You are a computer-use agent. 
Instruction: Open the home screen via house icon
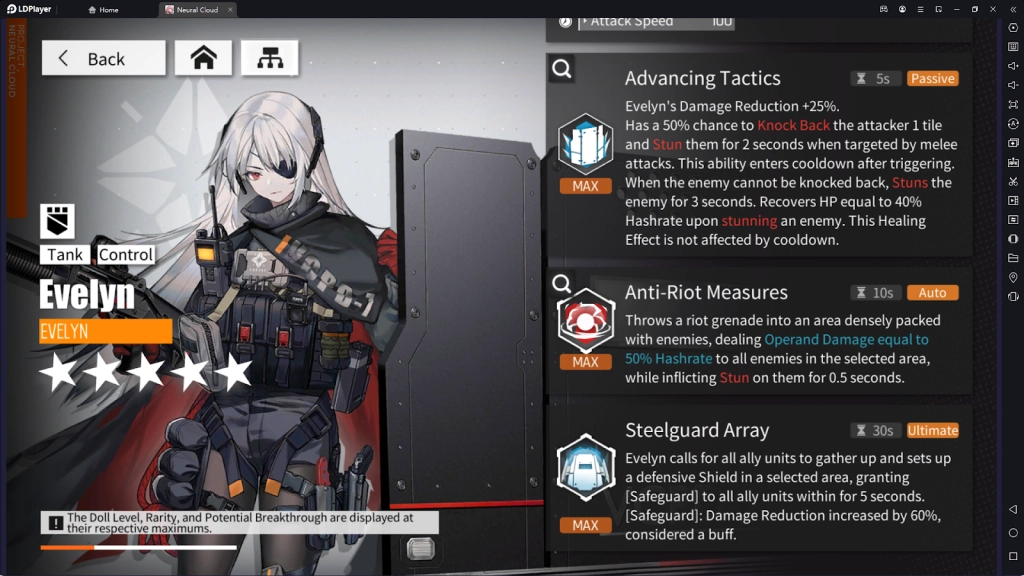point(203,58)
